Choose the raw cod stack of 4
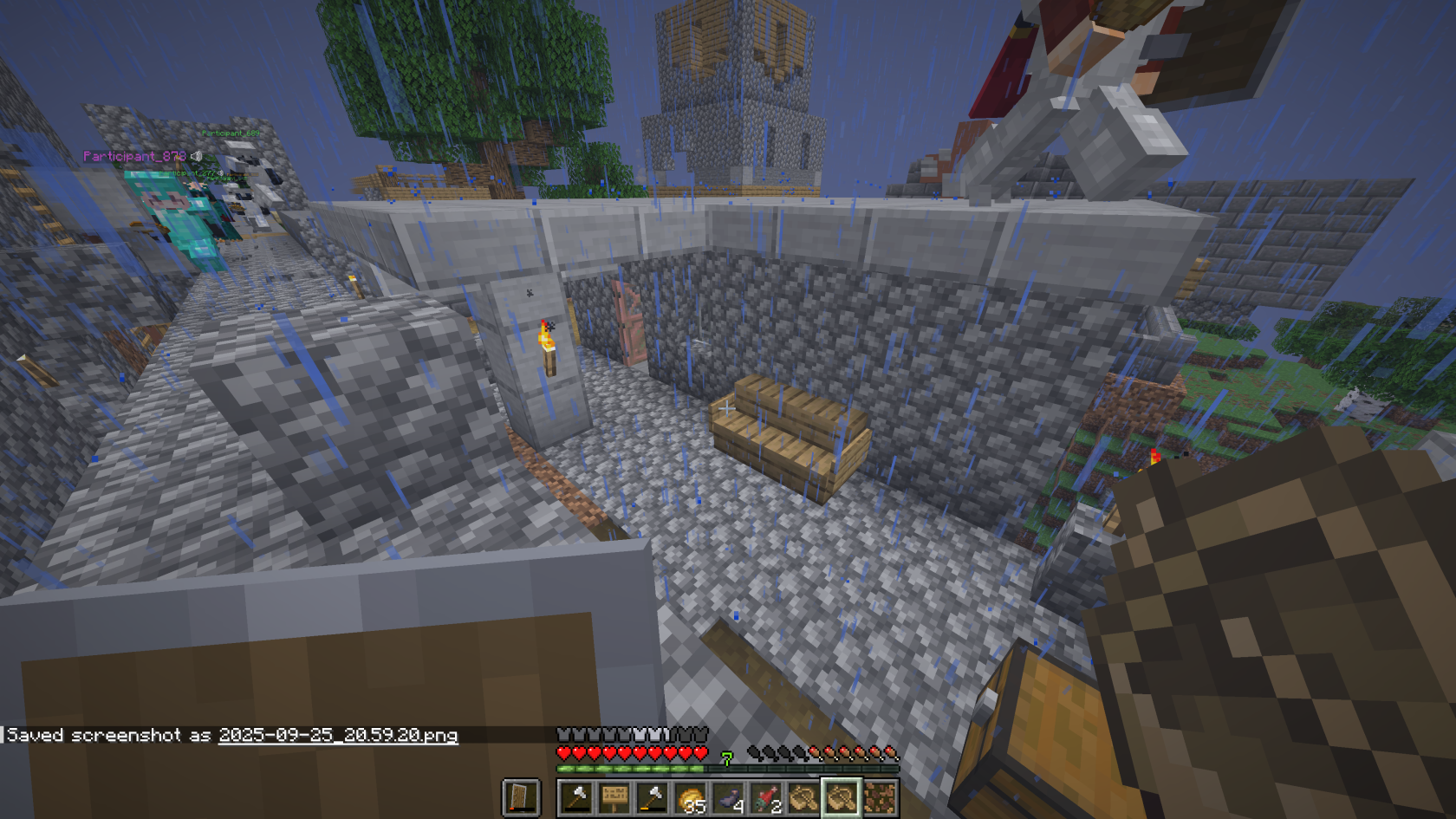Screen dimensions: 1456x819 point(729,797)
